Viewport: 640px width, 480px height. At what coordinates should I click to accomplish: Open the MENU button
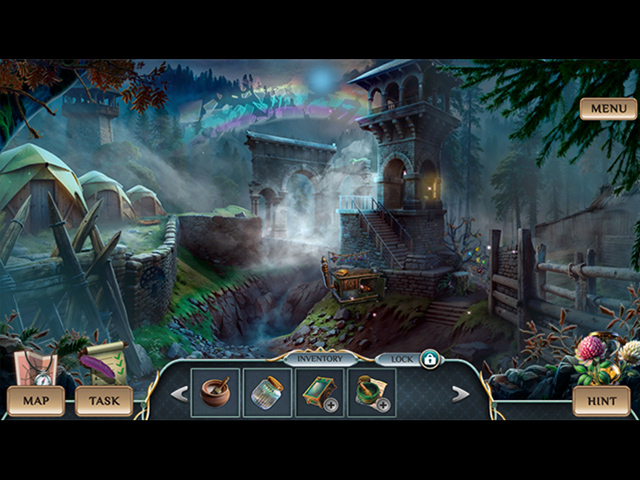tap(608, 108)
